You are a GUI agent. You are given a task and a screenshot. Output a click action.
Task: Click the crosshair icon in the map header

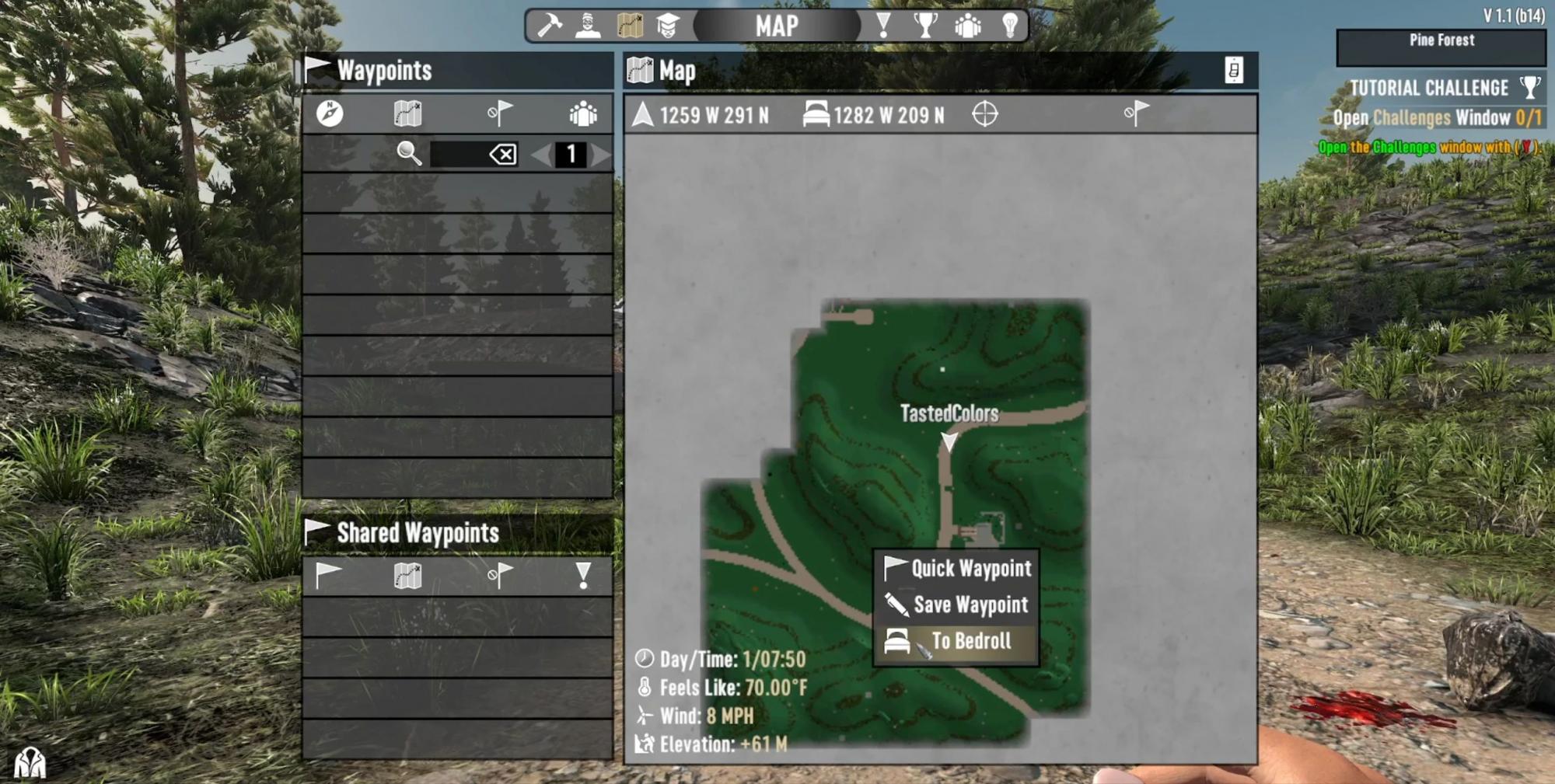[x=984, y=114]
